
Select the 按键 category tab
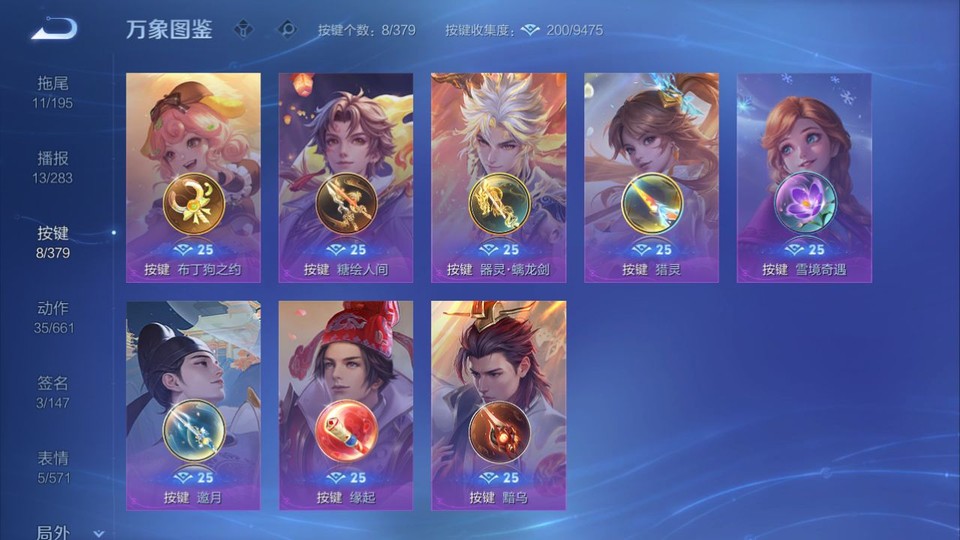[x=53, y=241]
